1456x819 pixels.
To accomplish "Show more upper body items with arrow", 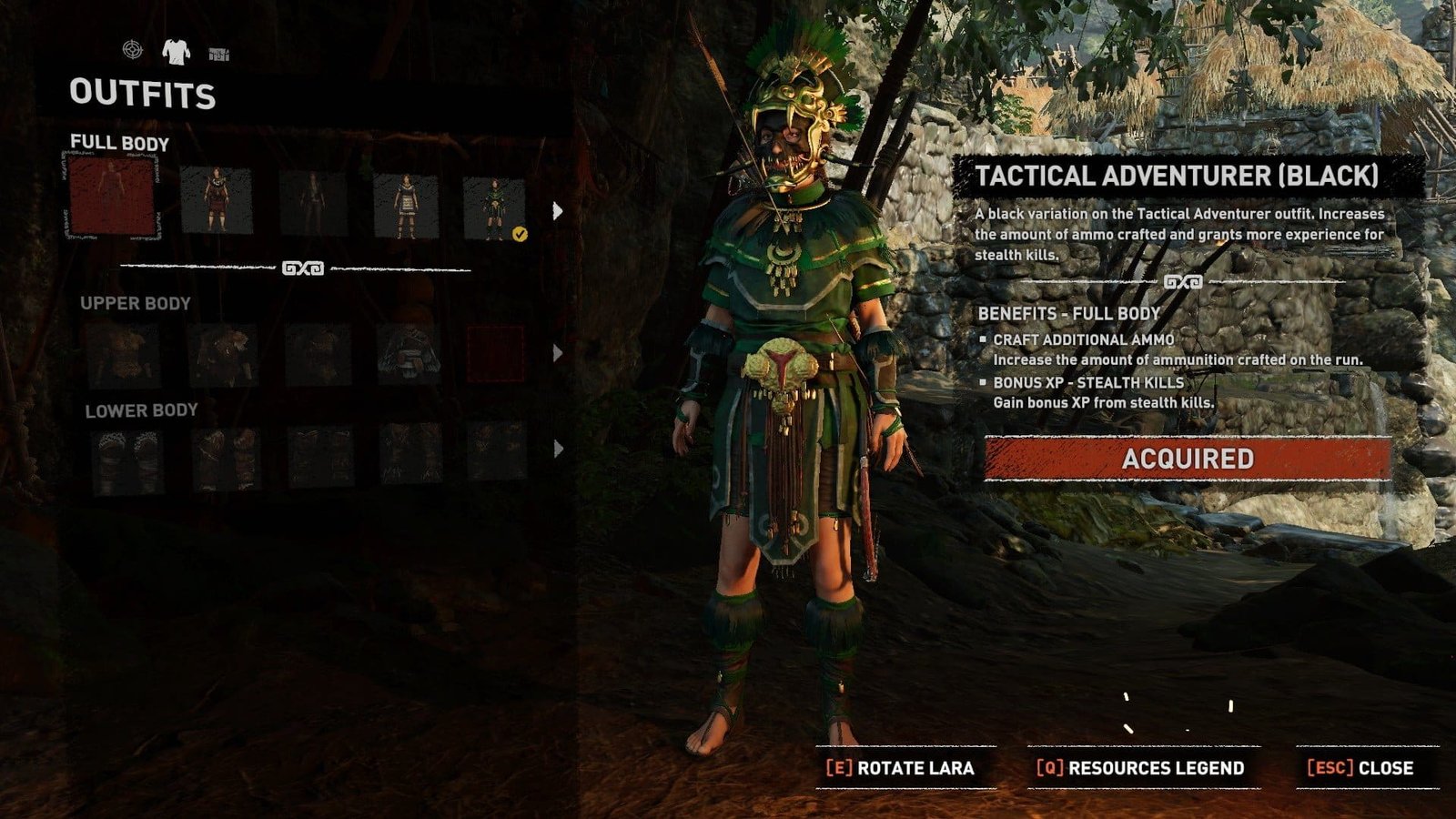I will pyautogui.click(x=558, y=353).
